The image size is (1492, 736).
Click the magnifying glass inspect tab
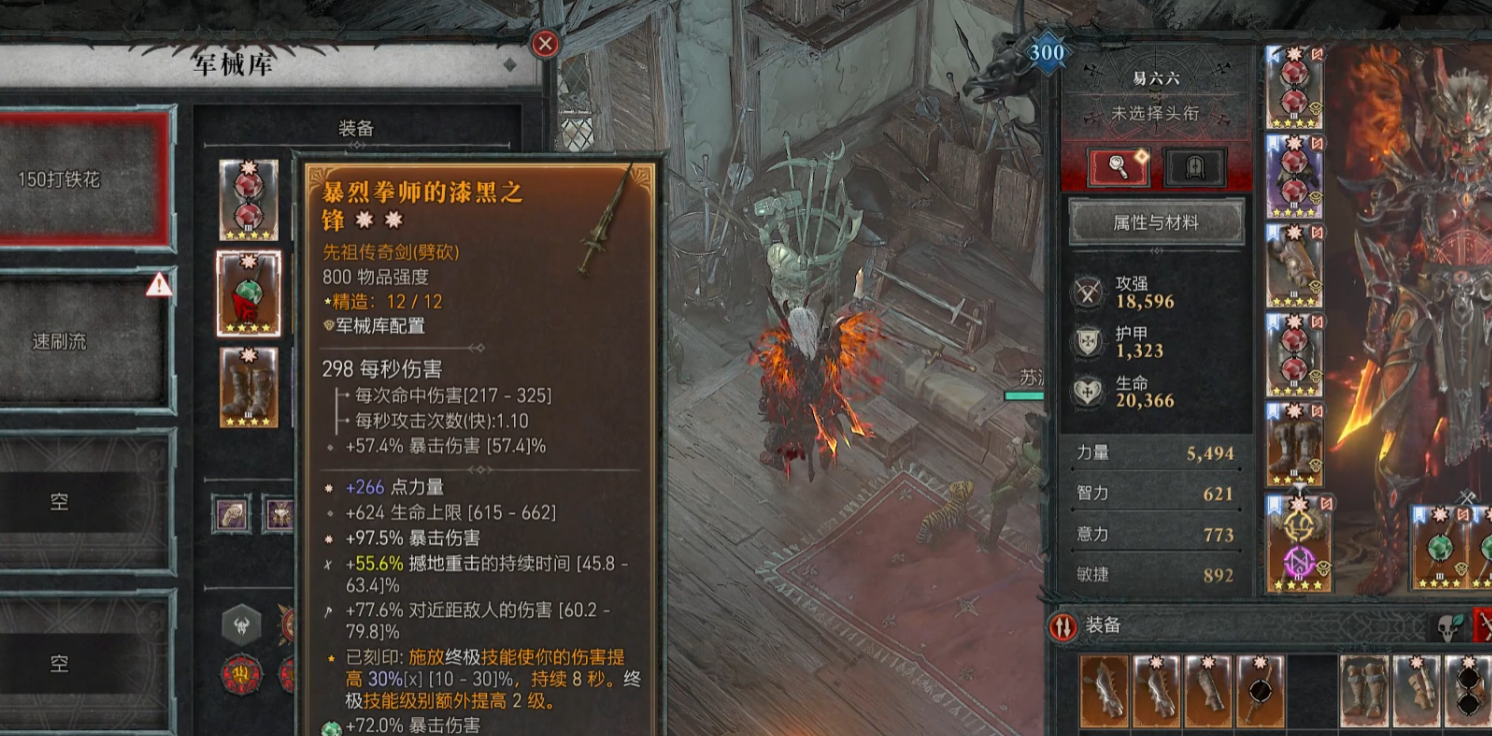coord(1119,167)
